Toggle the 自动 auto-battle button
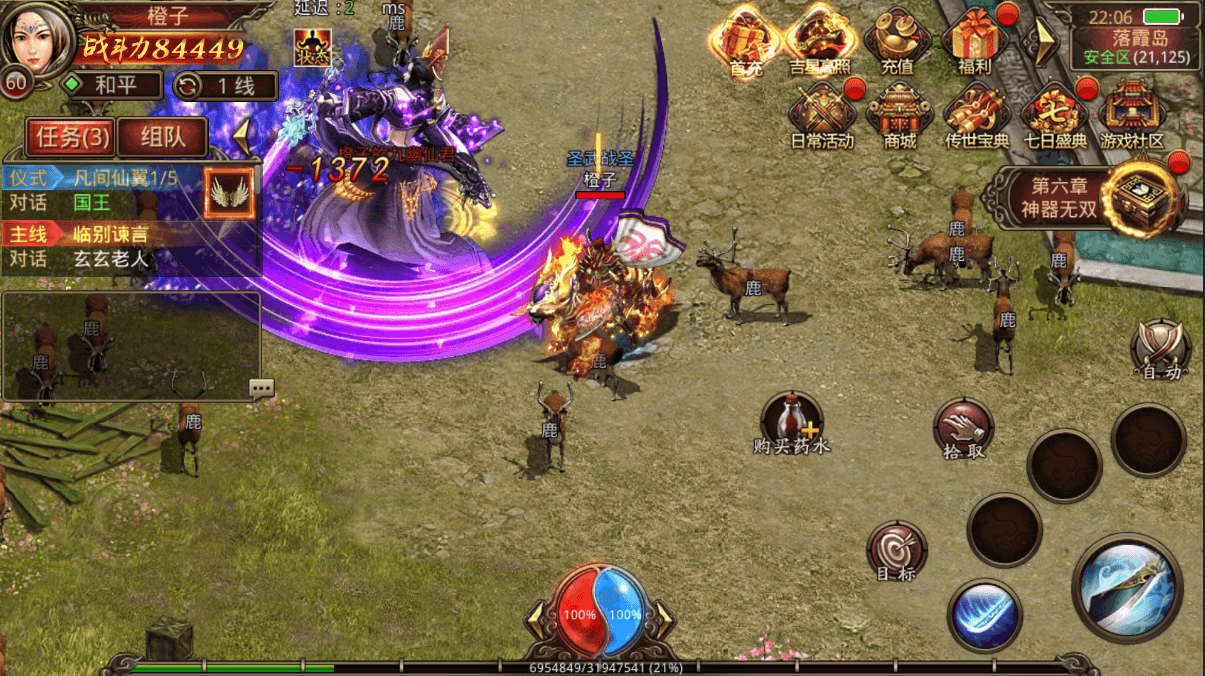 pyautogui.click(x=1161, y=350)
